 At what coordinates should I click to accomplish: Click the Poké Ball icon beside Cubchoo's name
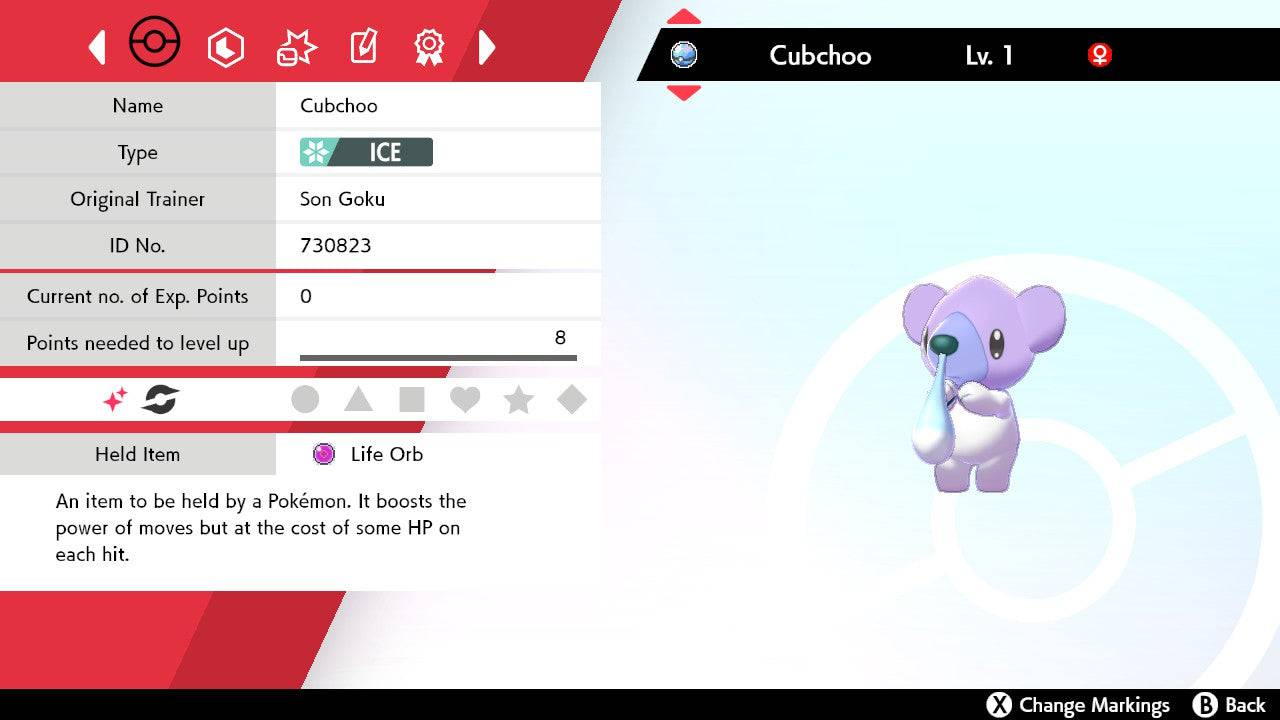pos(684,55)
